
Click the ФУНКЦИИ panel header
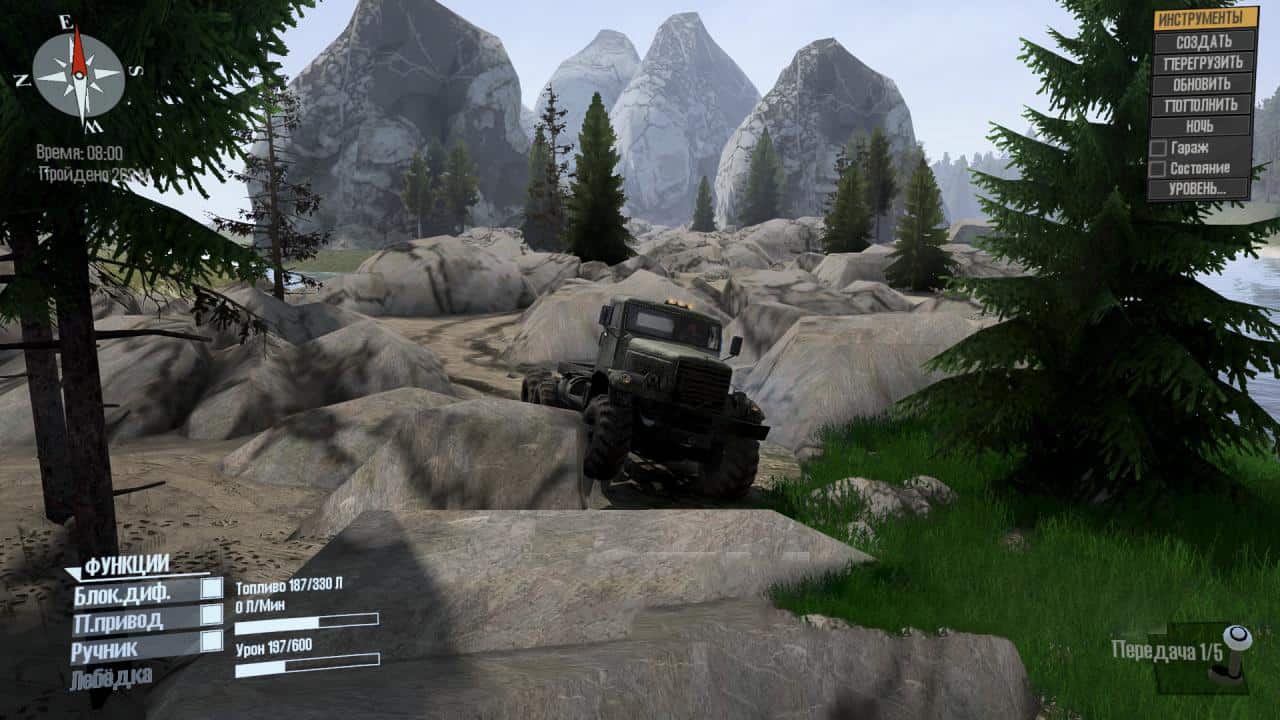[x=126, y=566]
